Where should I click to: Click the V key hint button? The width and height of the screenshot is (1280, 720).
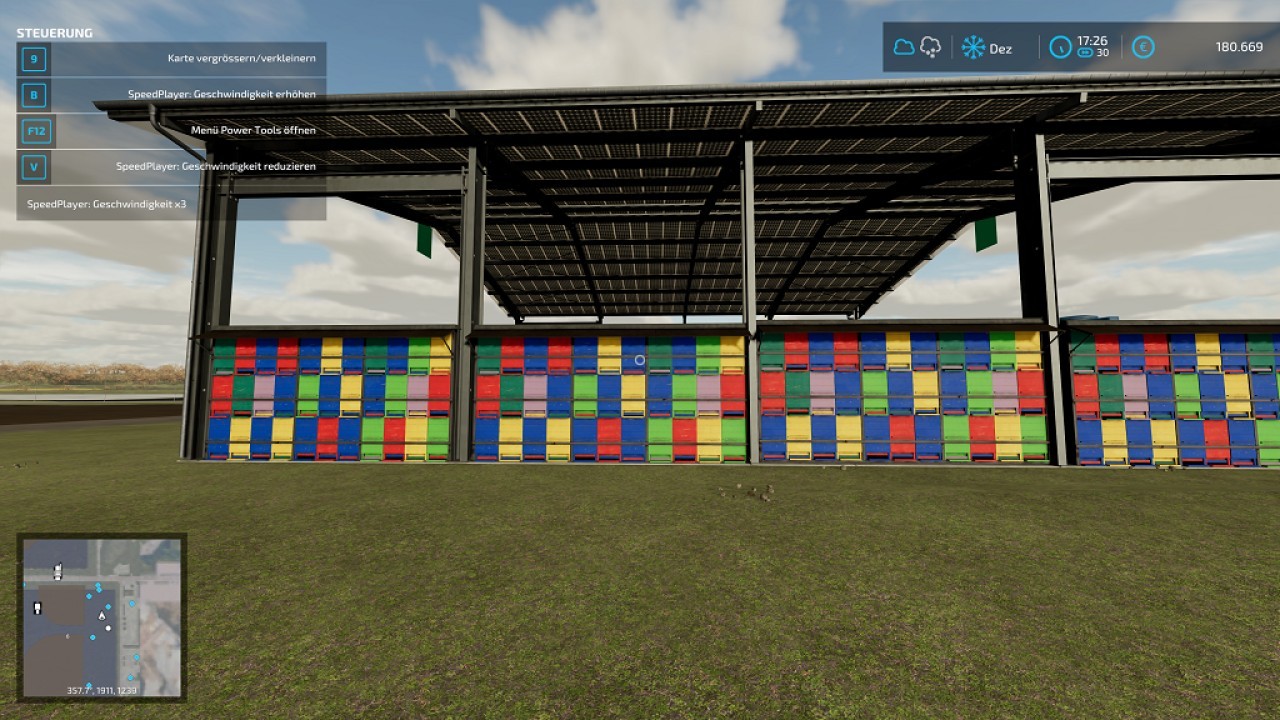point(33,167)
